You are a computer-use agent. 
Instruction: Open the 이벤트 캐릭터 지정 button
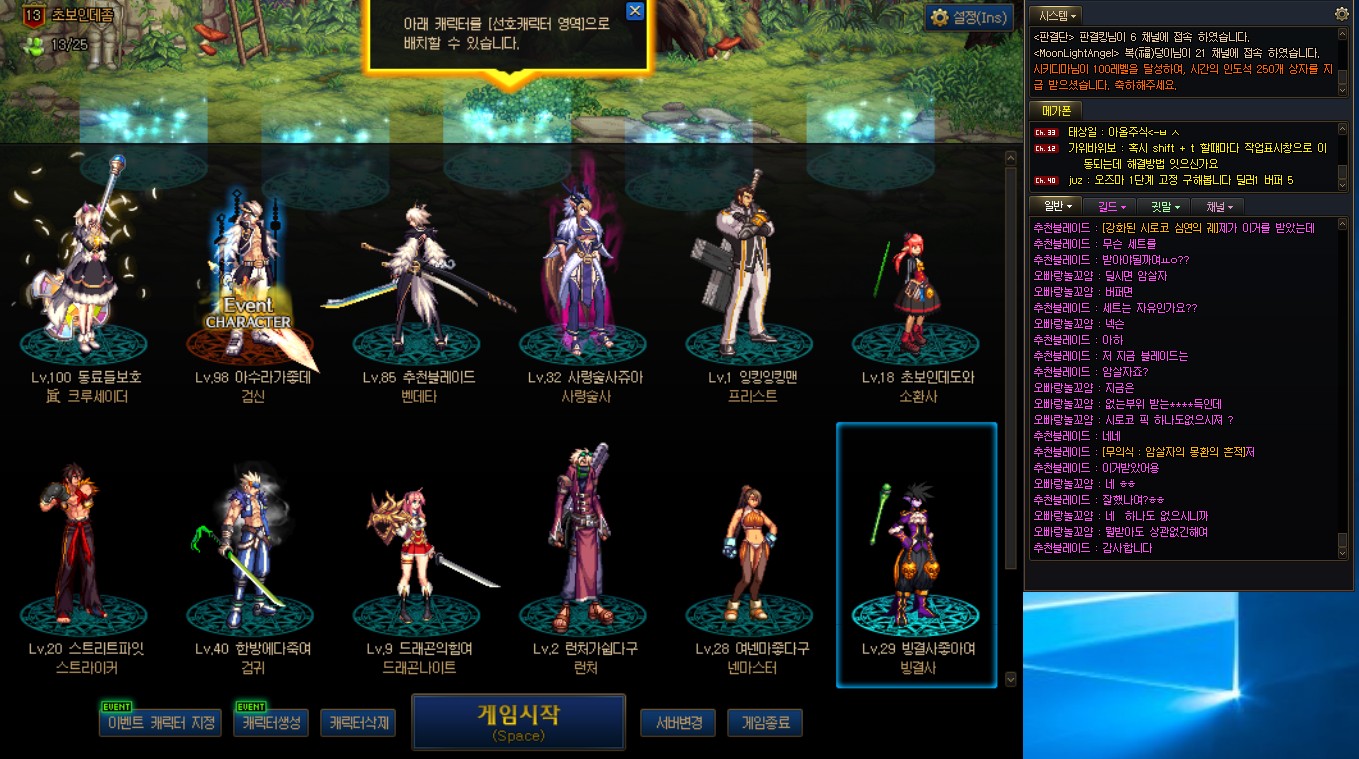click(x=160, y=723)
